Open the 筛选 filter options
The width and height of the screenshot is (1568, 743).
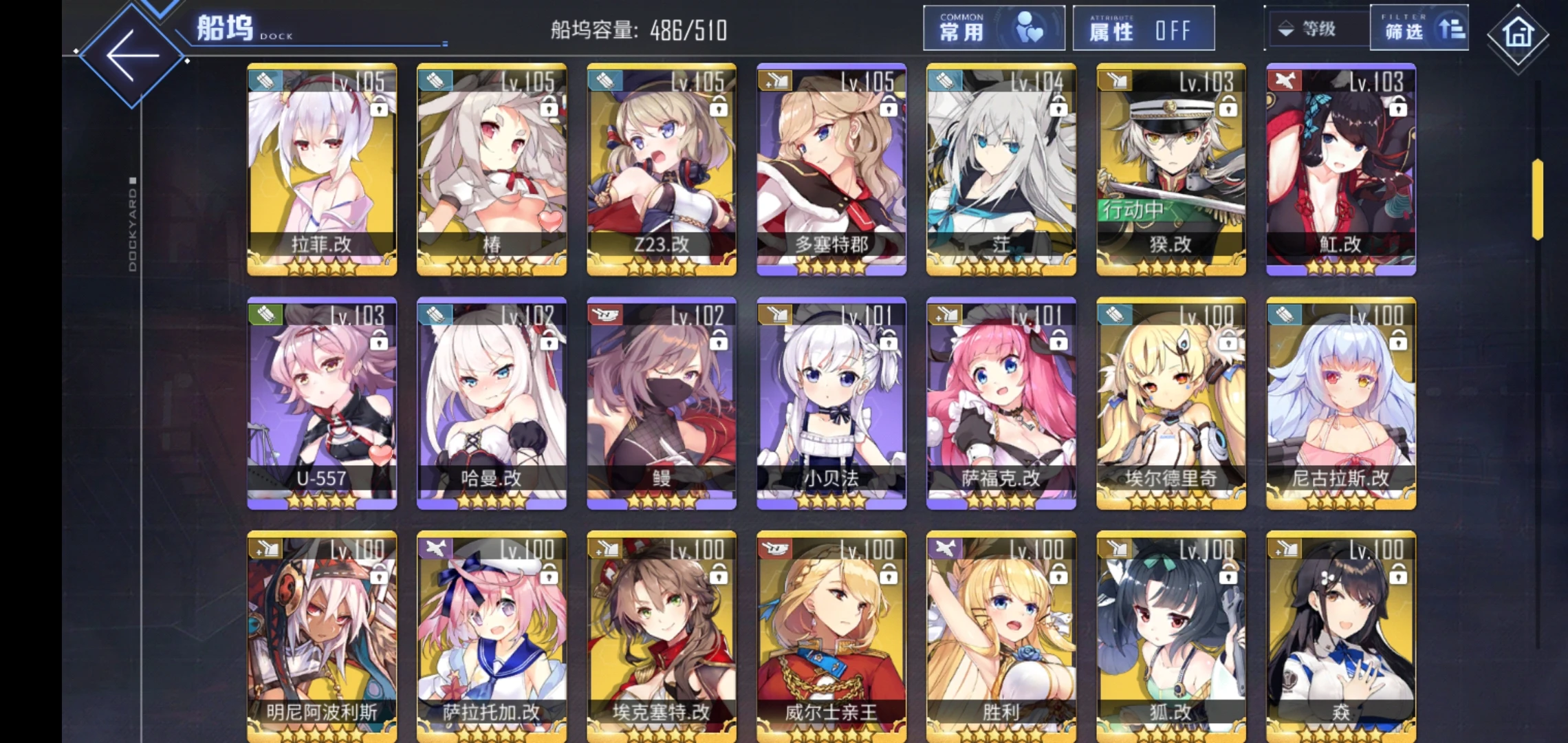pos(1418,29)
